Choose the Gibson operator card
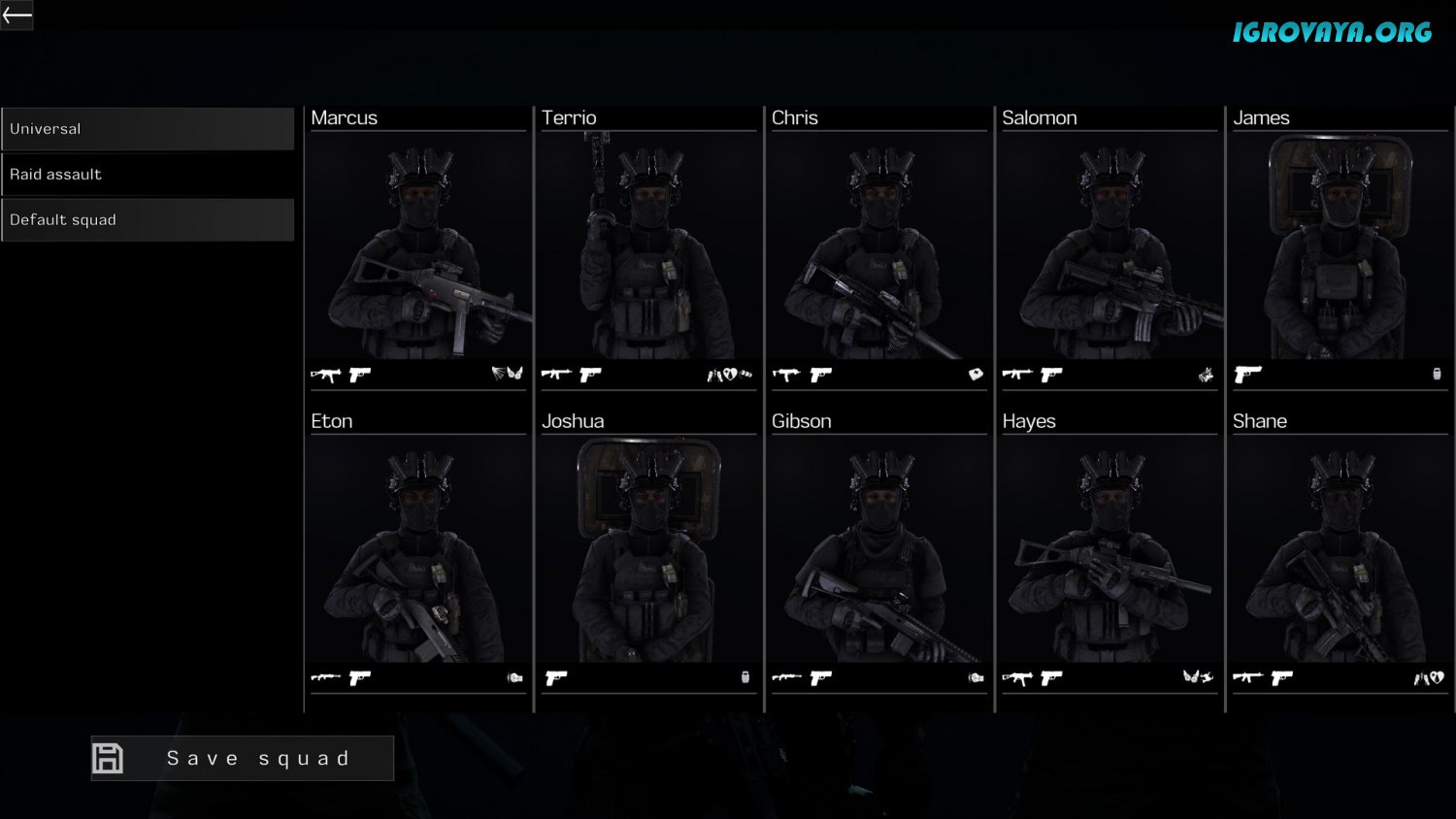The image size is (1456, 819). coord(879,551)
